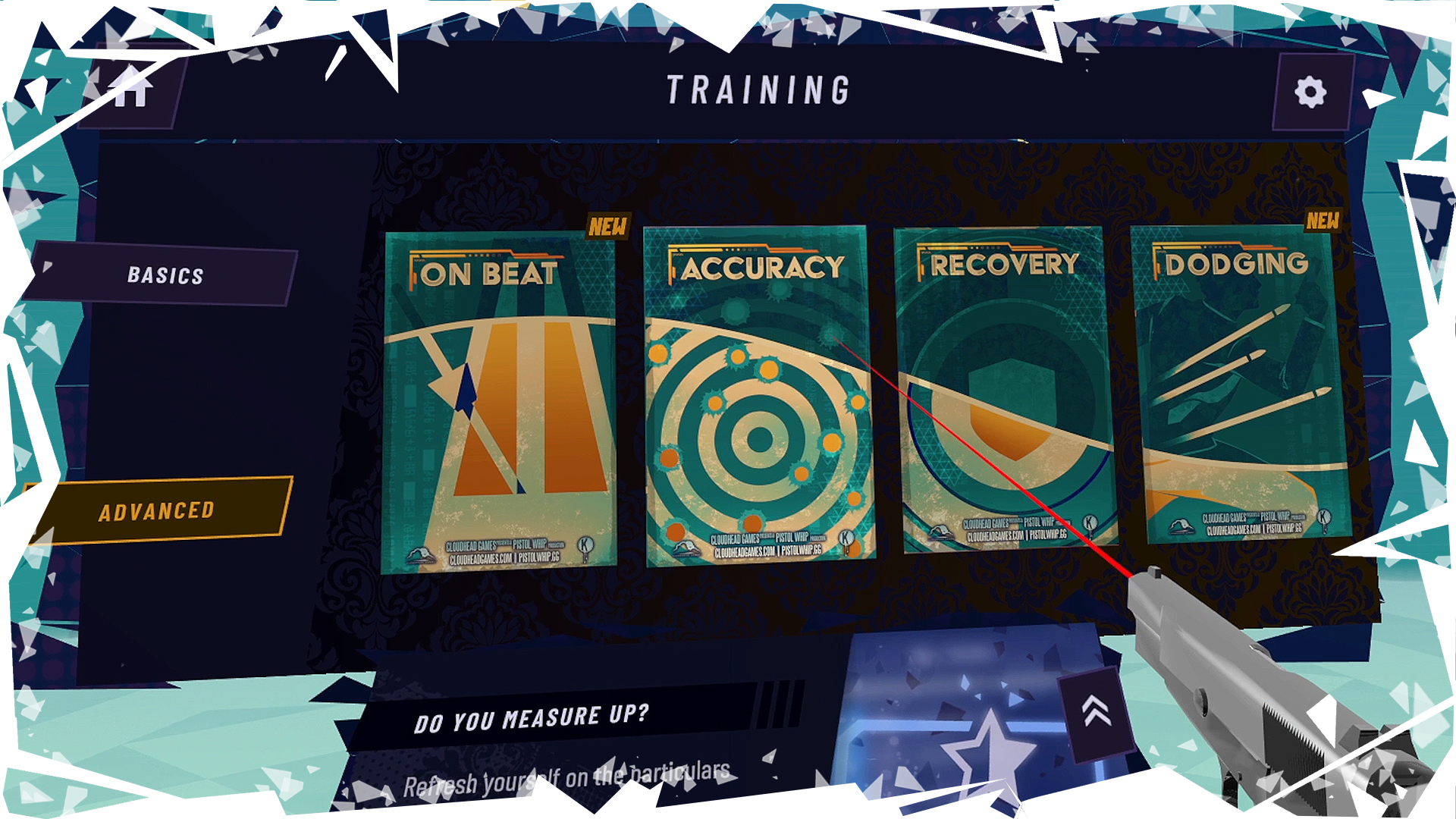Choose the On Beat training poster
This screenshot has height=819, width=1456.
(x=498, y=402)
